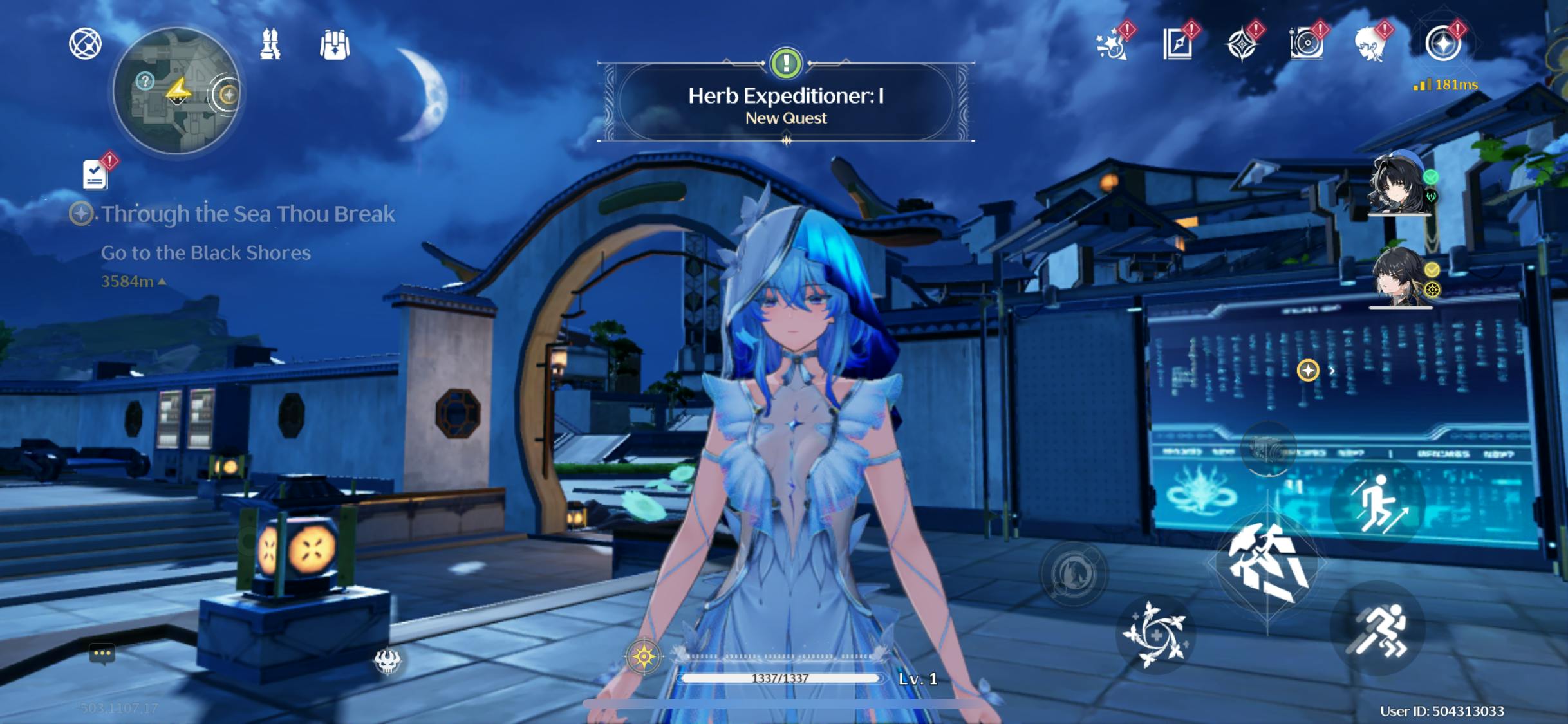Open the terminal globe icon

tap(85, 44)
